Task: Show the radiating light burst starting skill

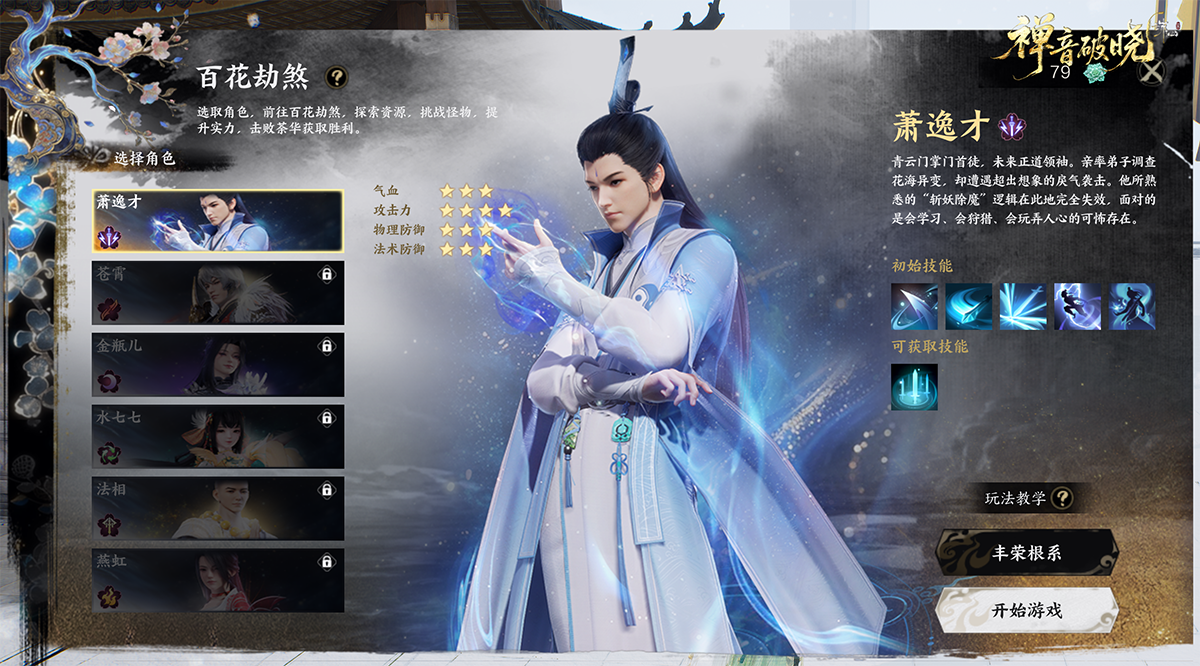Action: pos(1023,307)
